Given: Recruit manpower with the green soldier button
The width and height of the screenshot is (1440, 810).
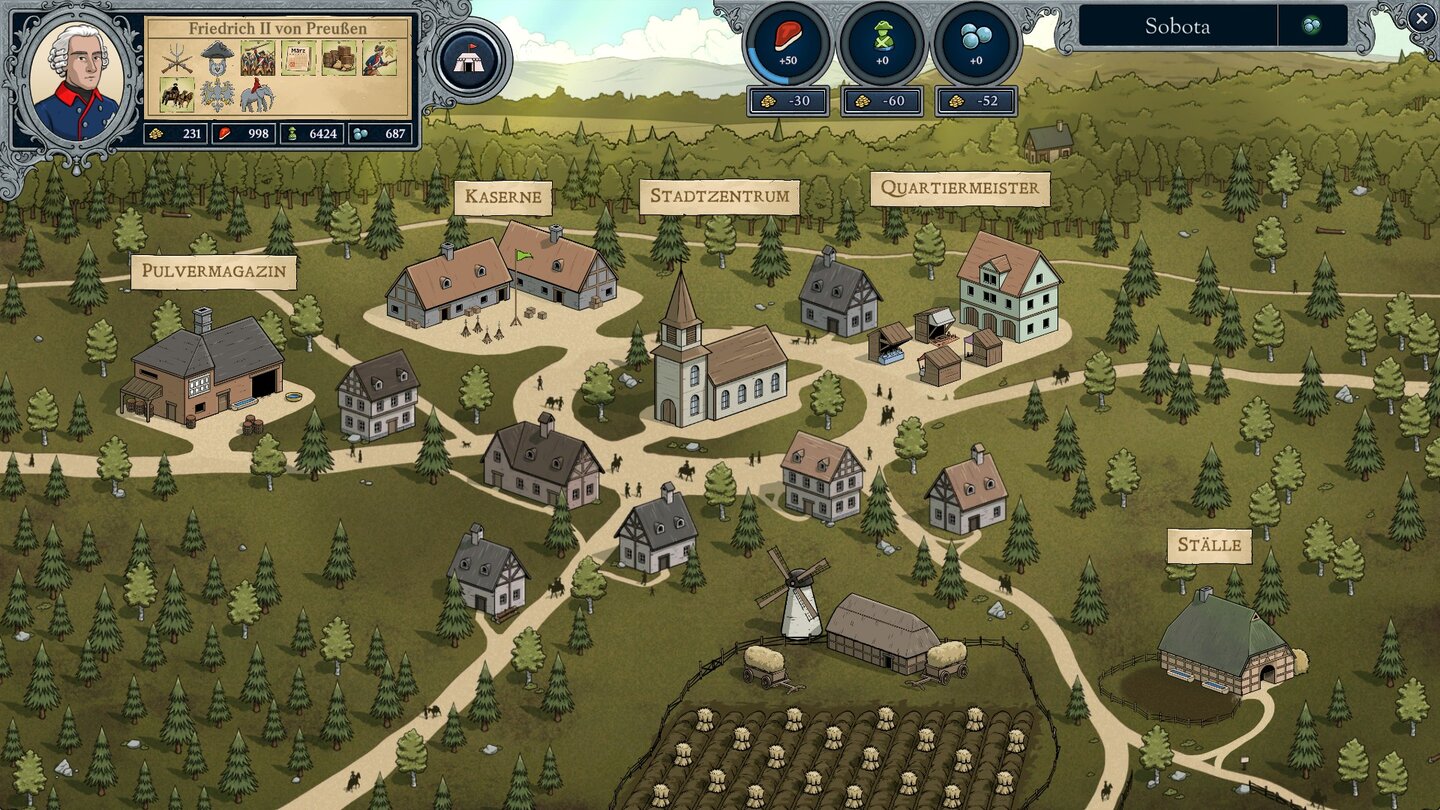Looking at the screenshot, I should (881, 43).
